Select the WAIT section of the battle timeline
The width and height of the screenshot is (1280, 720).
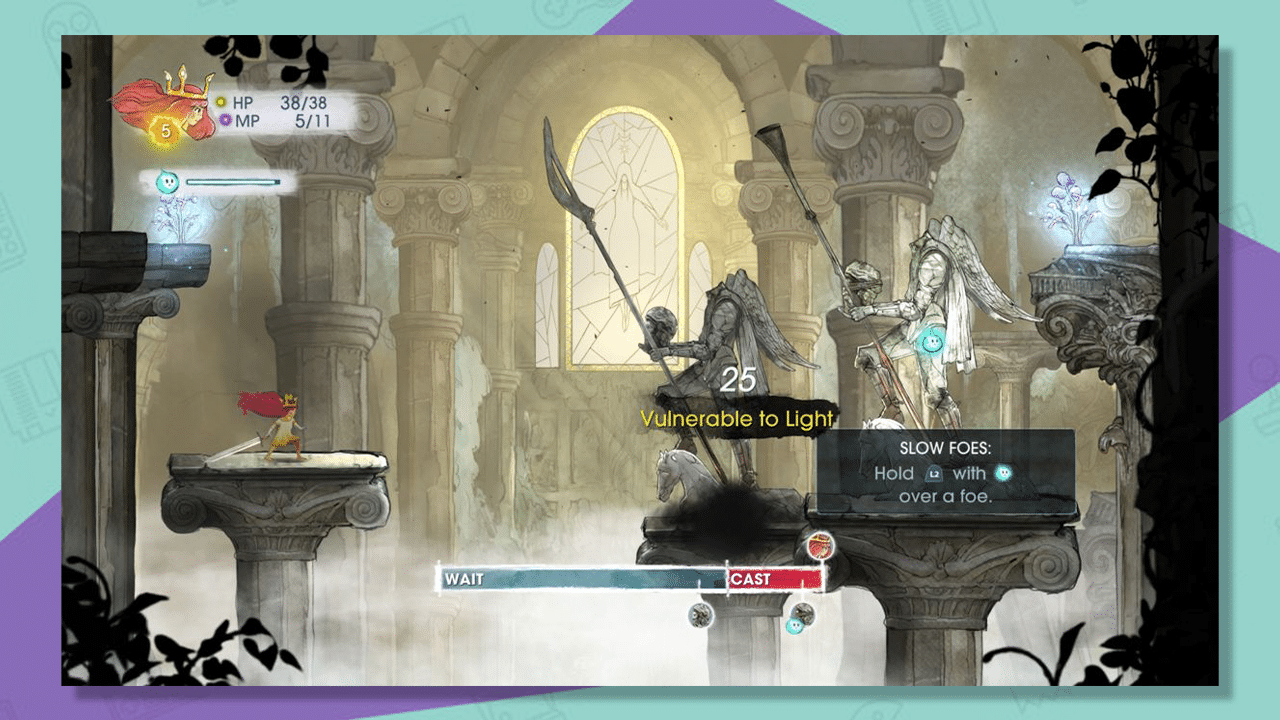click(x=560, y=579)
